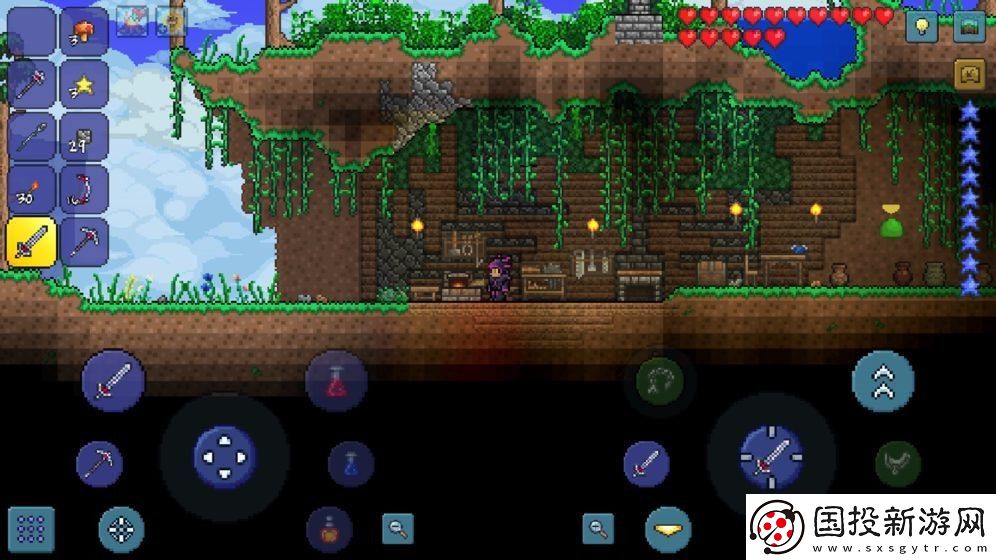Screen dimensions: 996x560
Task: Select the red curved bow slot
Action: pyautogui.click(x=84, y=190)
